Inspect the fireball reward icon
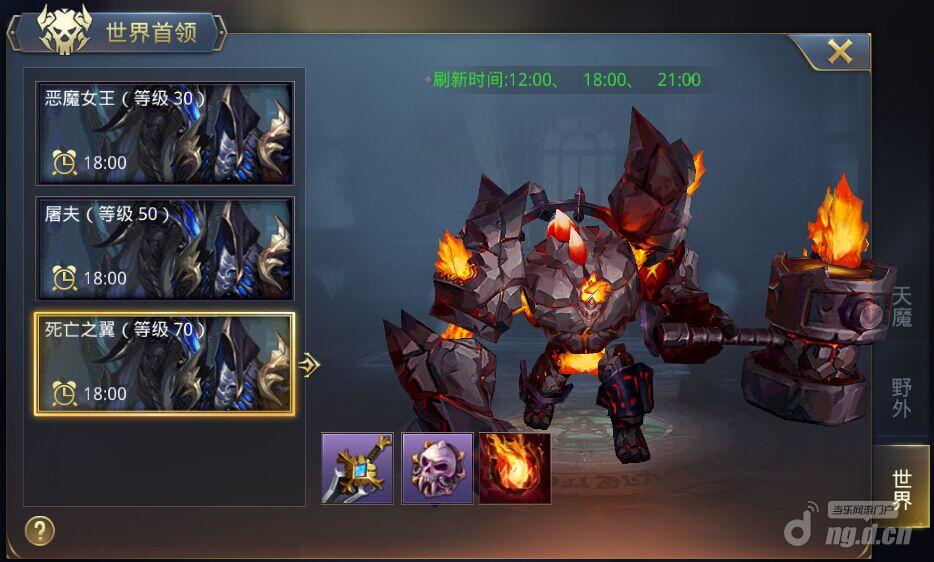Viewport: 934px width, 562px height. click(x=515, y=468)
